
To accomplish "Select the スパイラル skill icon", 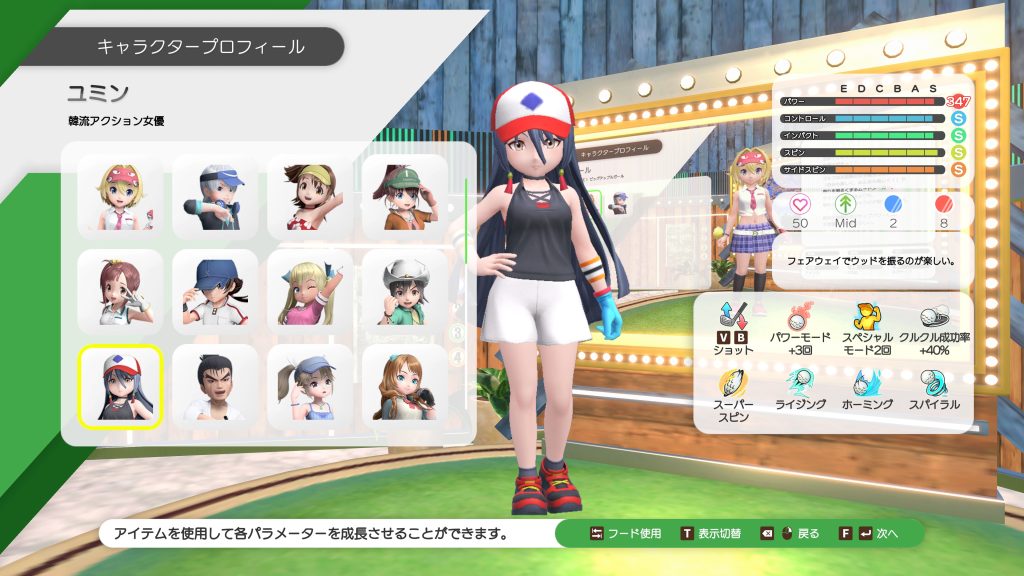I will (x=934, y=382).
